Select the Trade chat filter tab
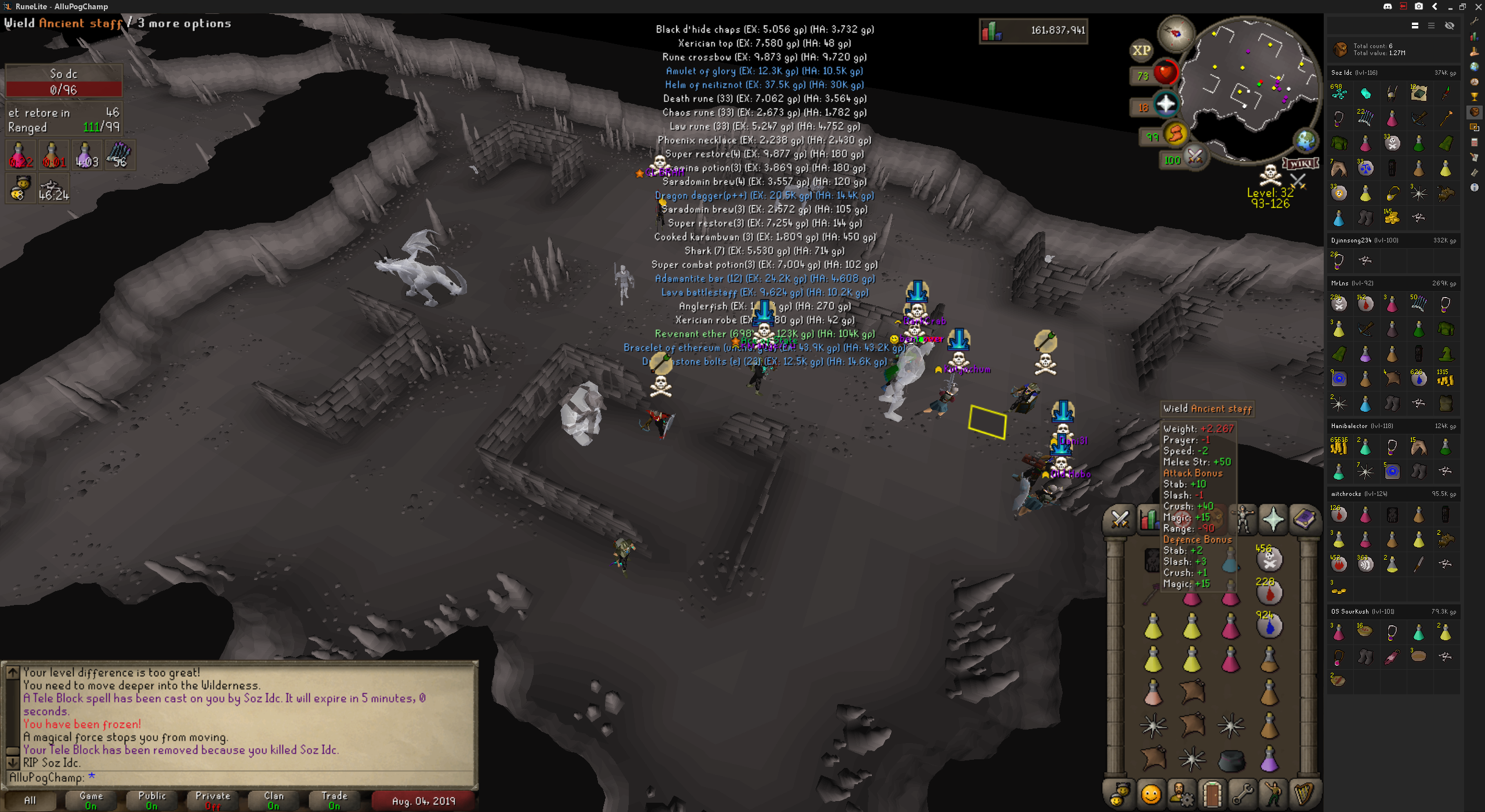This screenshot has height=812, width=1485. click(335, 800)
